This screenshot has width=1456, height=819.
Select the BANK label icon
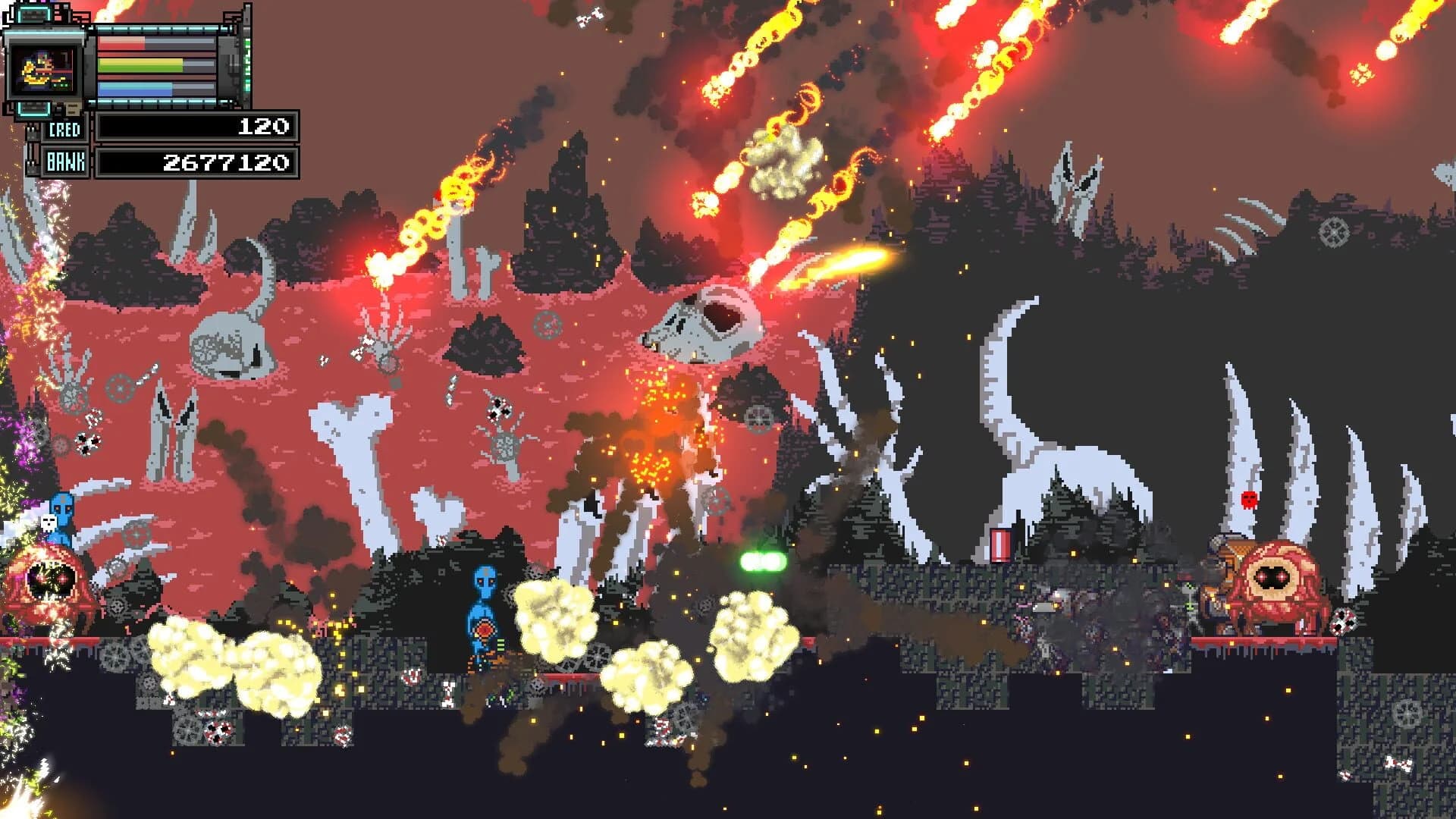pyautogui.click(x=64, y=159)
